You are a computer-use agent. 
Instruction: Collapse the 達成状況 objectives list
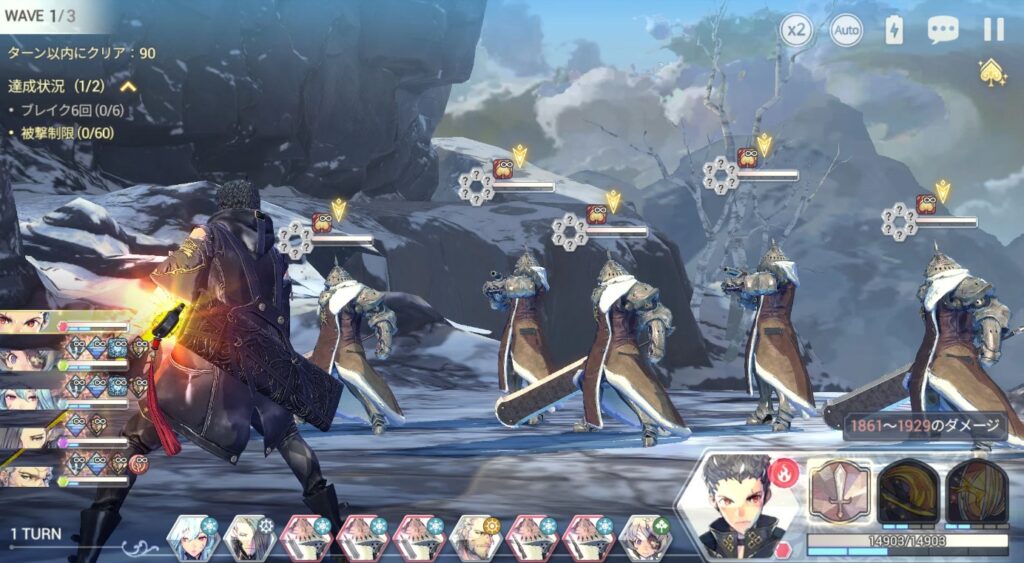click(x=128, y=87)
